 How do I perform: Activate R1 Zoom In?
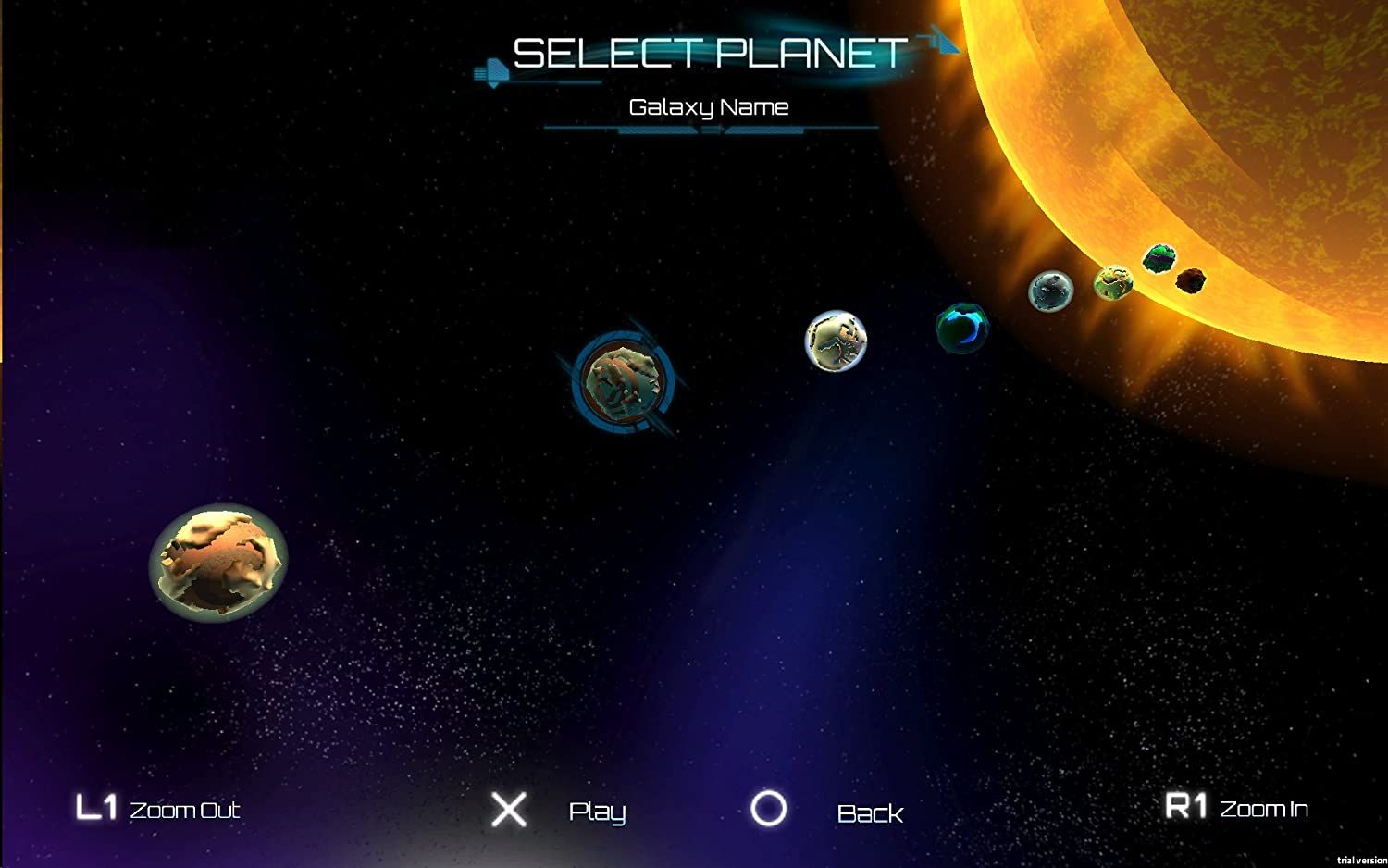(x=1237, y=806)
